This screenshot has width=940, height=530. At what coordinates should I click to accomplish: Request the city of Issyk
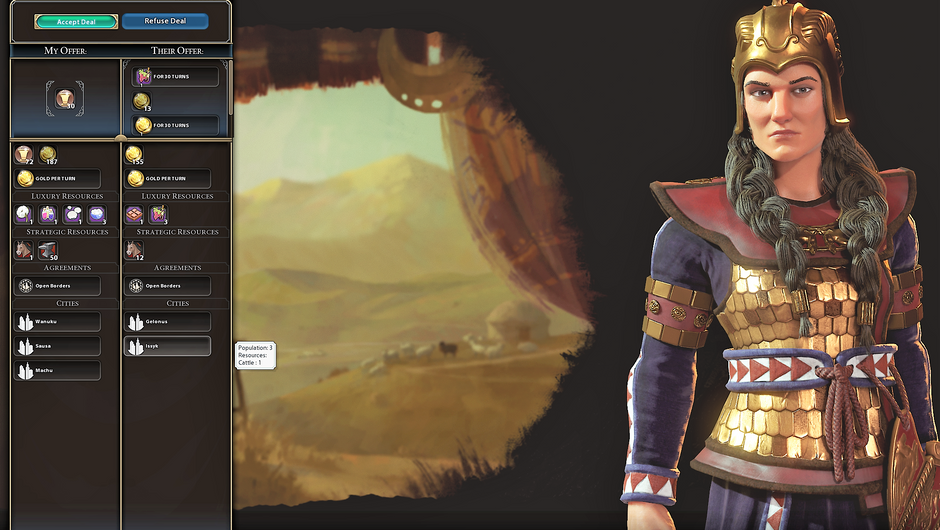coord(167,346)
